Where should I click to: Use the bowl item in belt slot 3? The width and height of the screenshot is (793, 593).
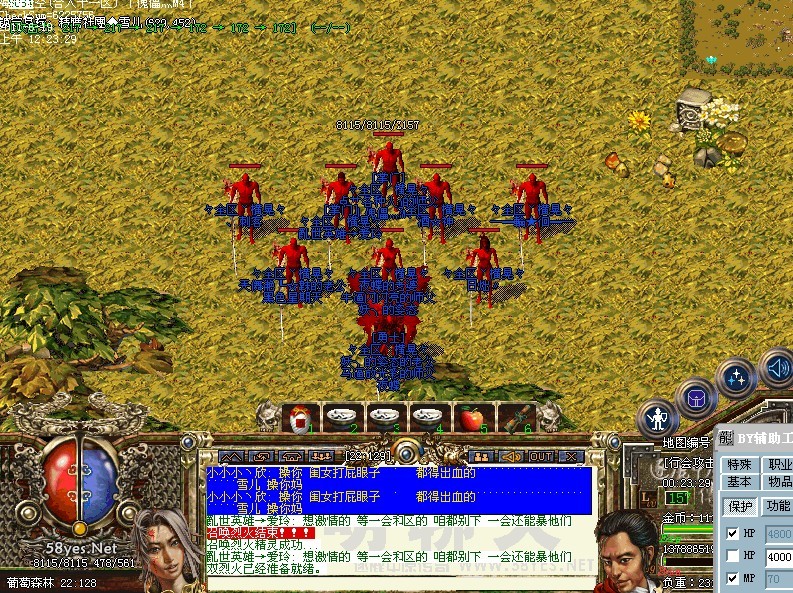coord(384,418)
